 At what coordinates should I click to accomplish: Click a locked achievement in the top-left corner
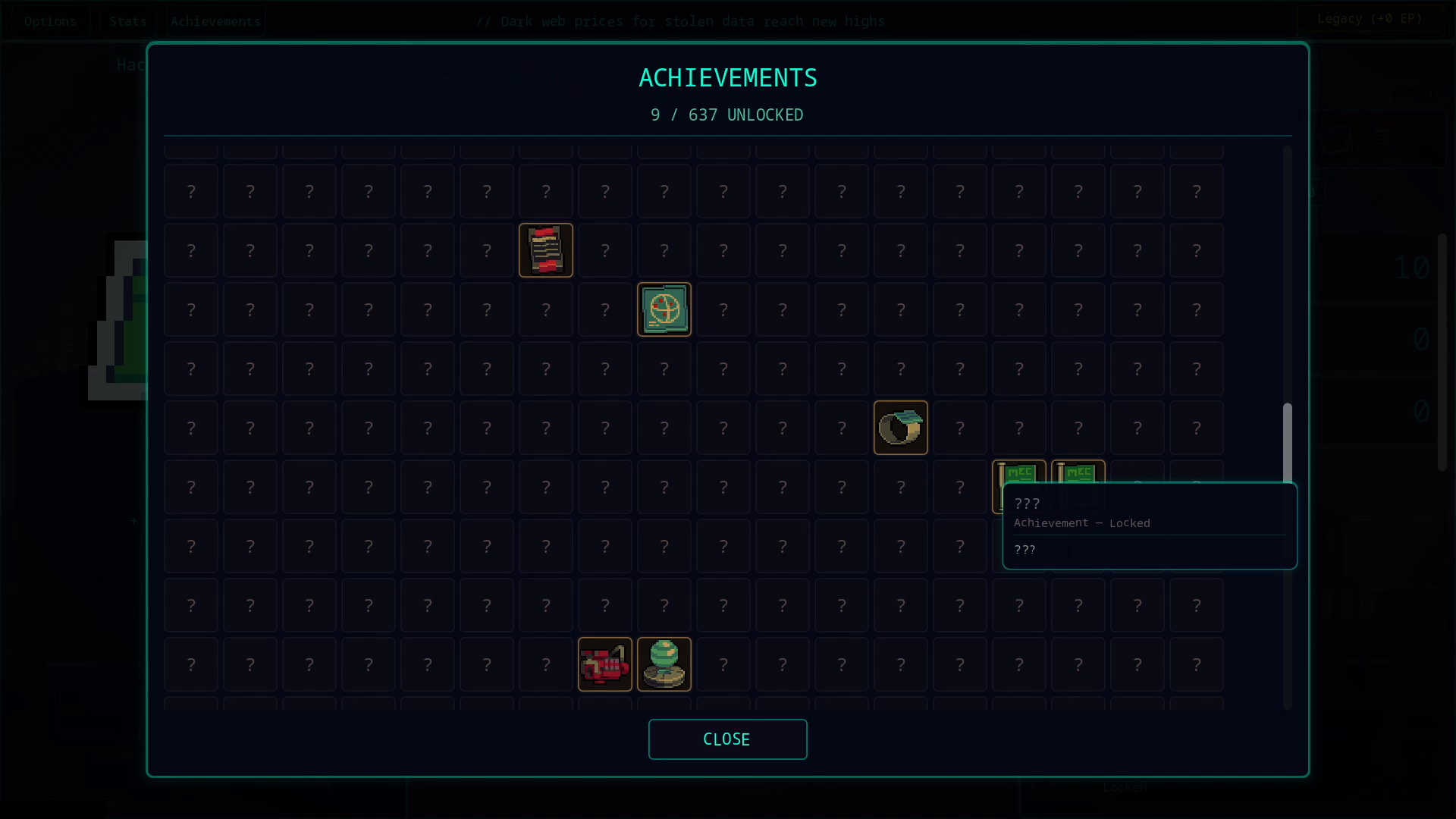click(190, 191)
